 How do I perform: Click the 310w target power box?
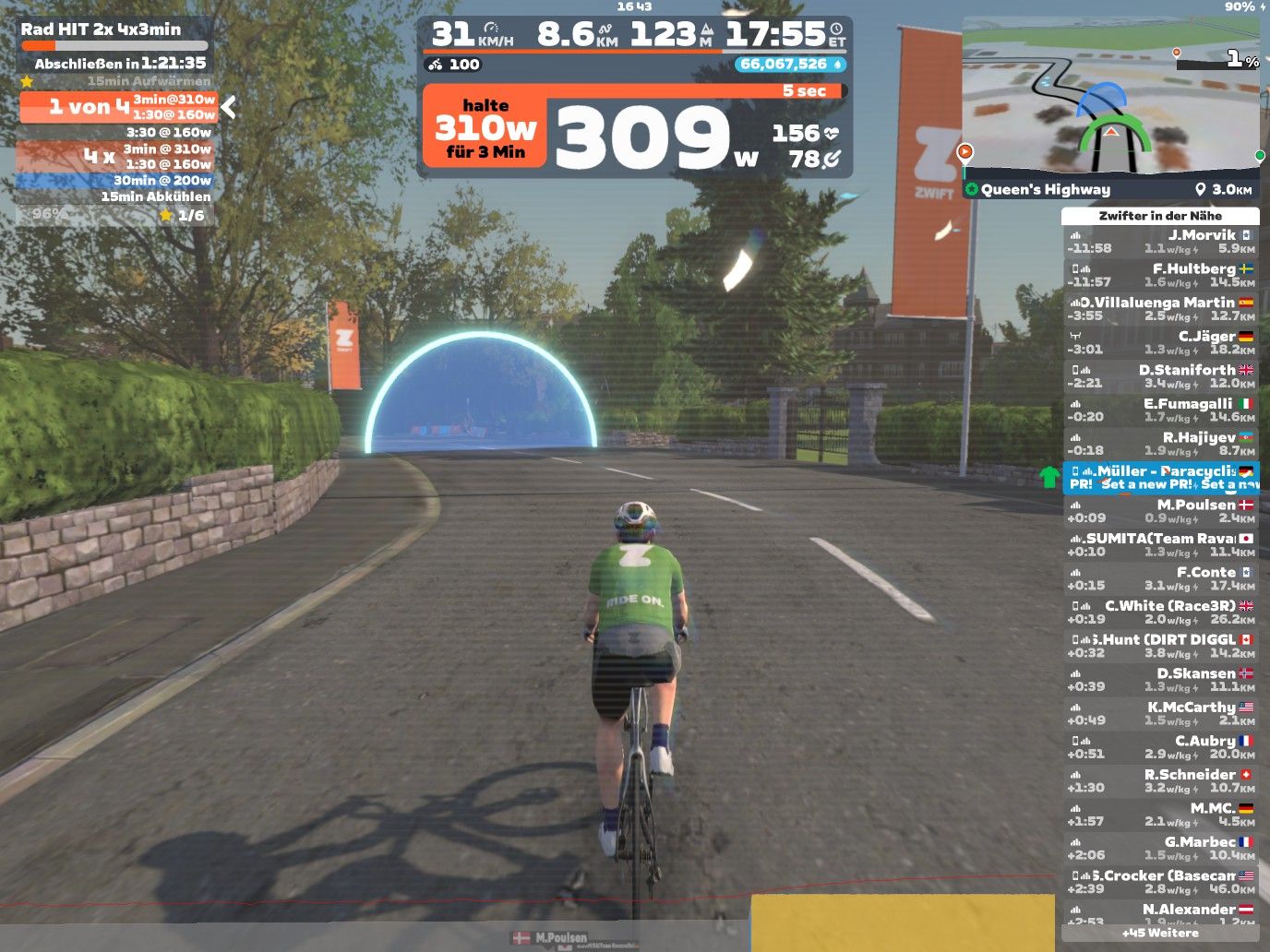(485, 129)
